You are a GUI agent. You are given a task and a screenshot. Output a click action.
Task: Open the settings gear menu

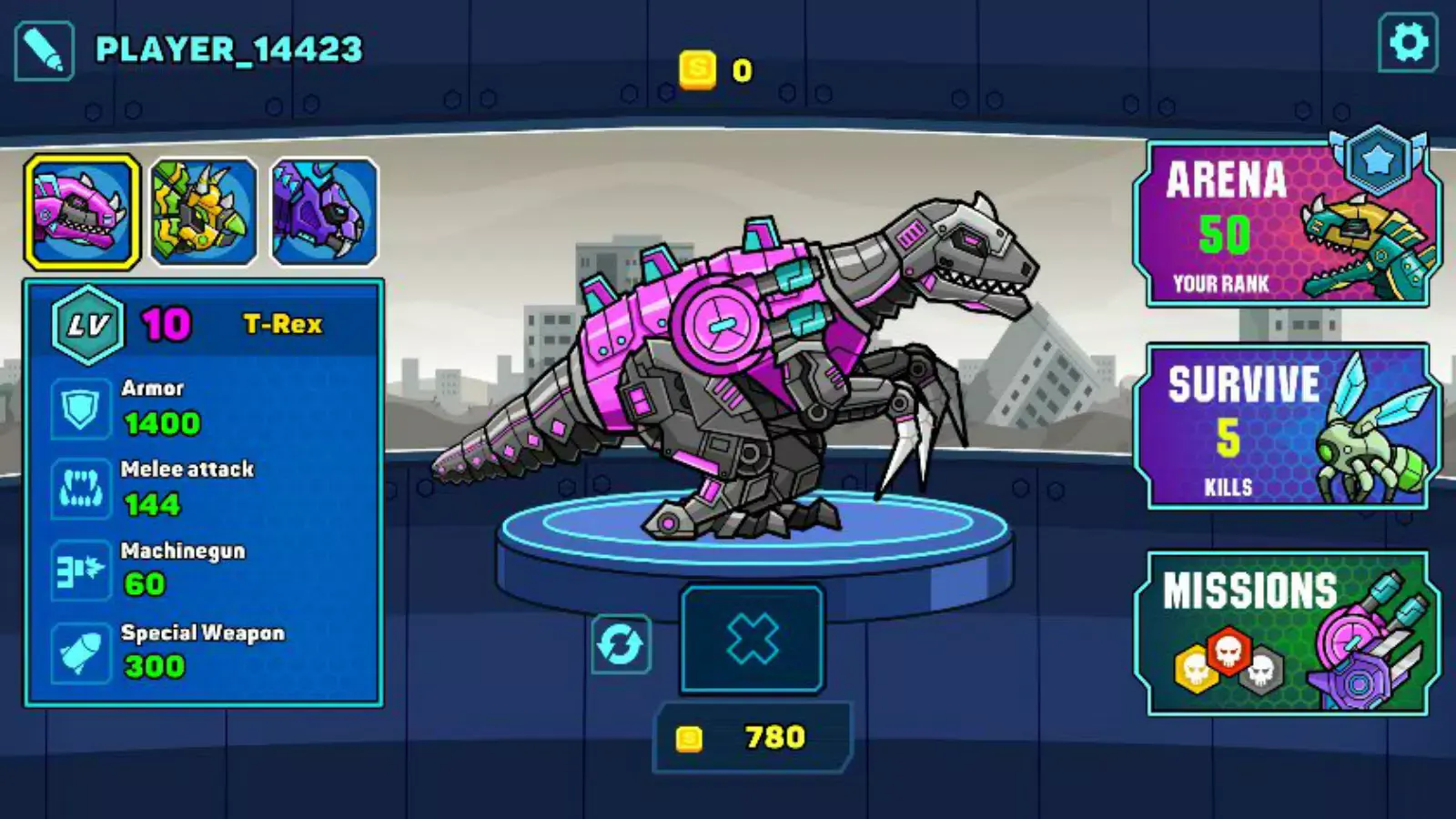pyautogui.click(x=1408, y=43)
